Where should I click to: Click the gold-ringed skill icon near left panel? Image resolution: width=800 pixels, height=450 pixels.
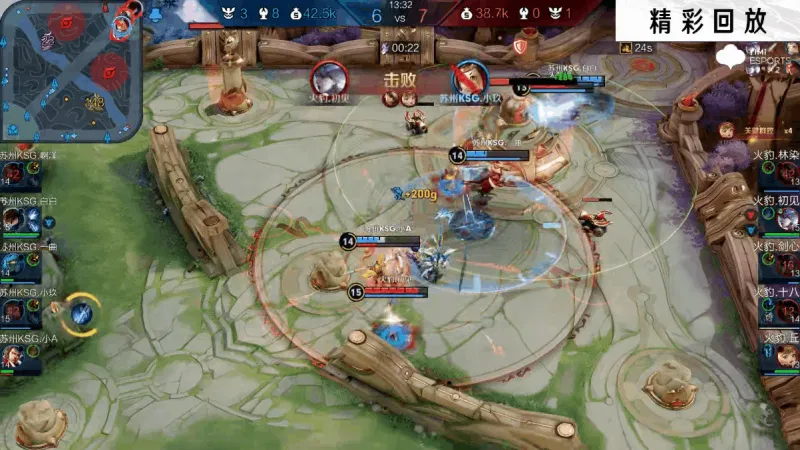(81, 314)
